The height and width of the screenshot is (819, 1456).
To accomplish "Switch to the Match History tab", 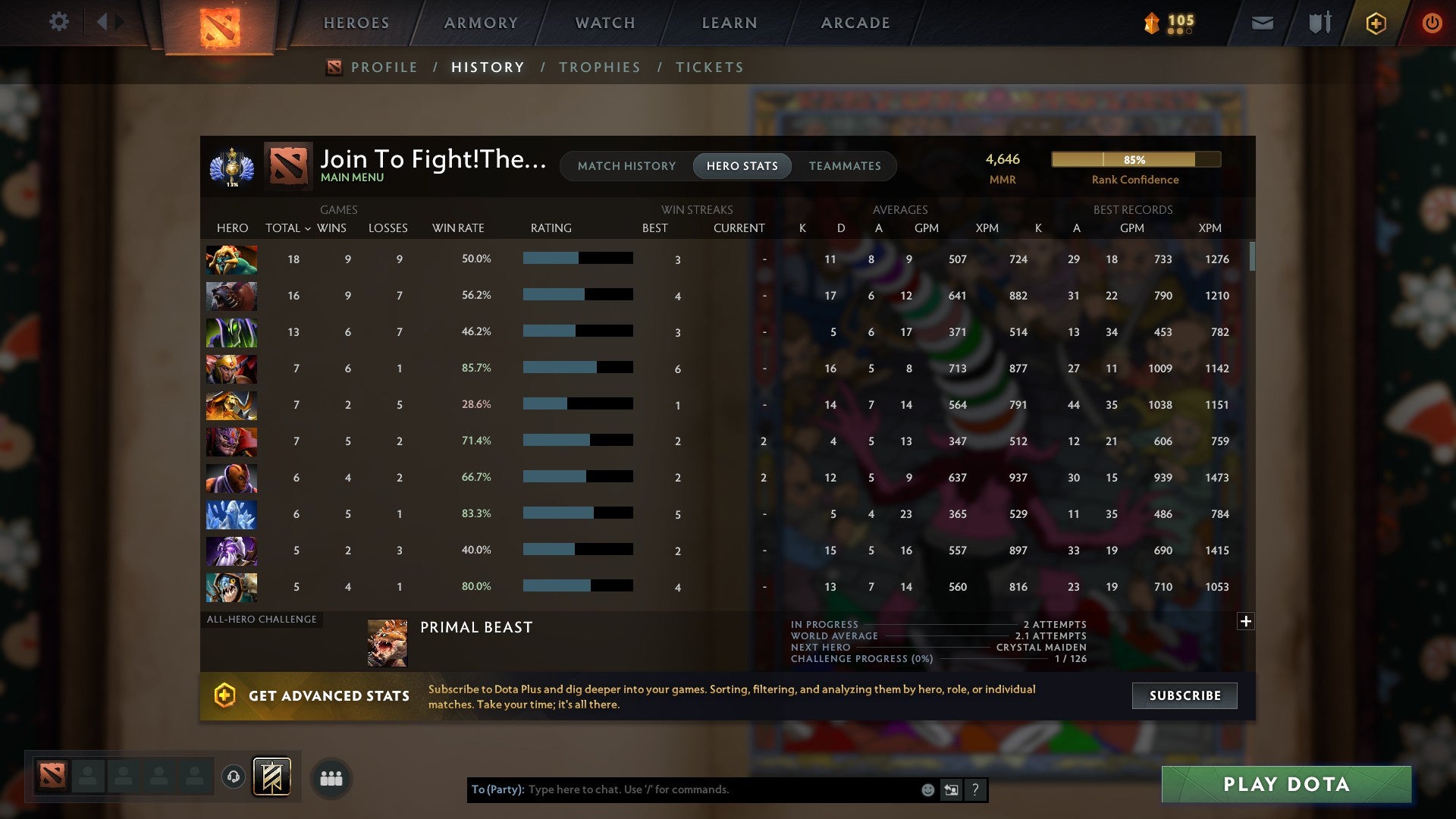I will (x=626, y=165).
